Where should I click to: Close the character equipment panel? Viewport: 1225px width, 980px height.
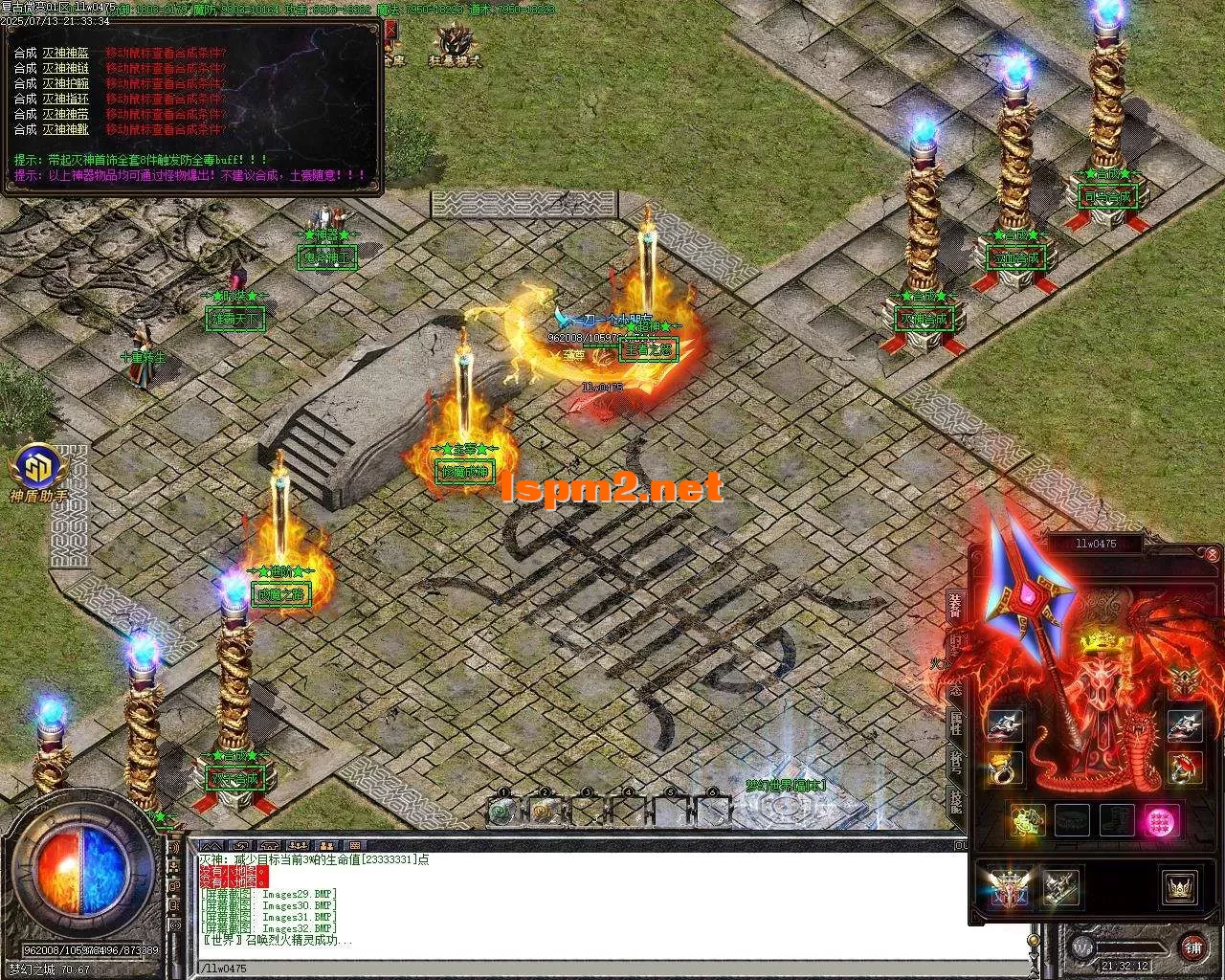[x=1213, y=554]
